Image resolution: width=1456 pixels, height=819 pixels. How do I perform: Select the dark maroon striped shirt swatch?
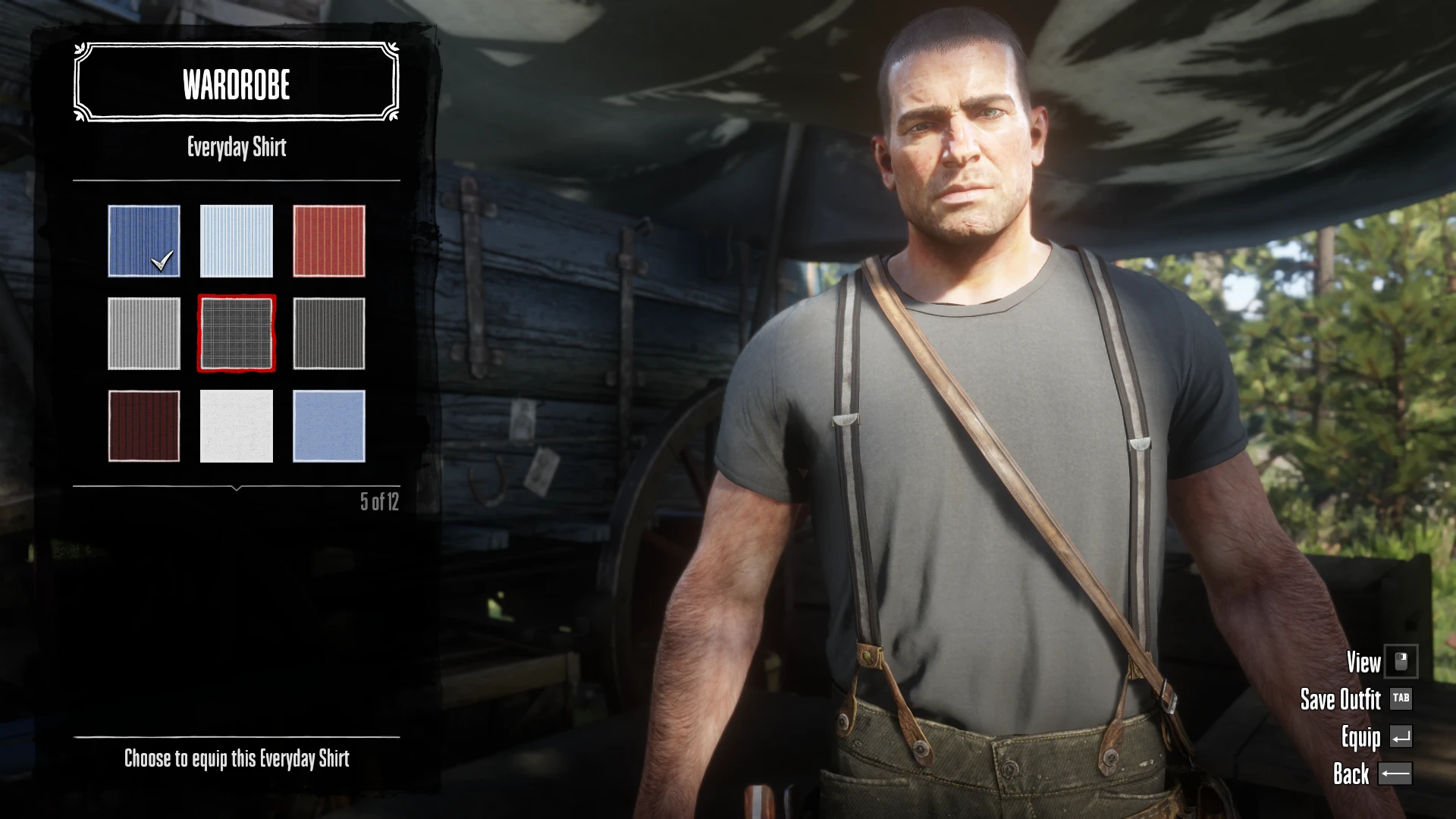coord(144,426)
